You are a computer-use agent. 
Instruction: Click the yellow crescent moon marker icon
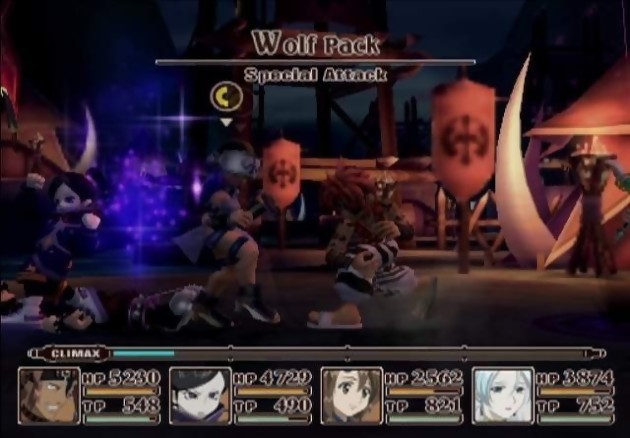225,96
